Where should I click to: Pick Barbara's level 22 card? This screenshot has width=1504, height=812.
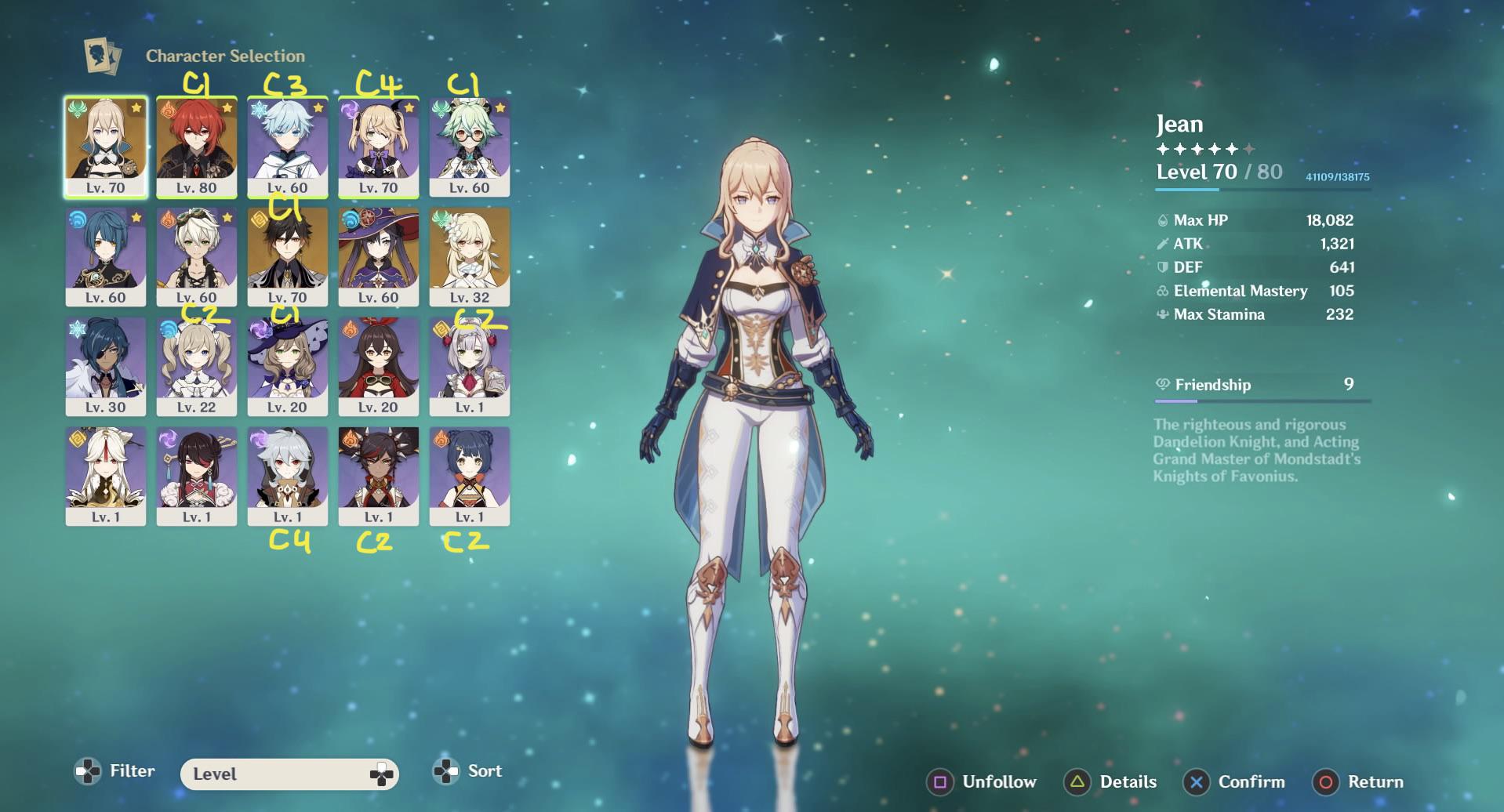(x=196, y=366)
